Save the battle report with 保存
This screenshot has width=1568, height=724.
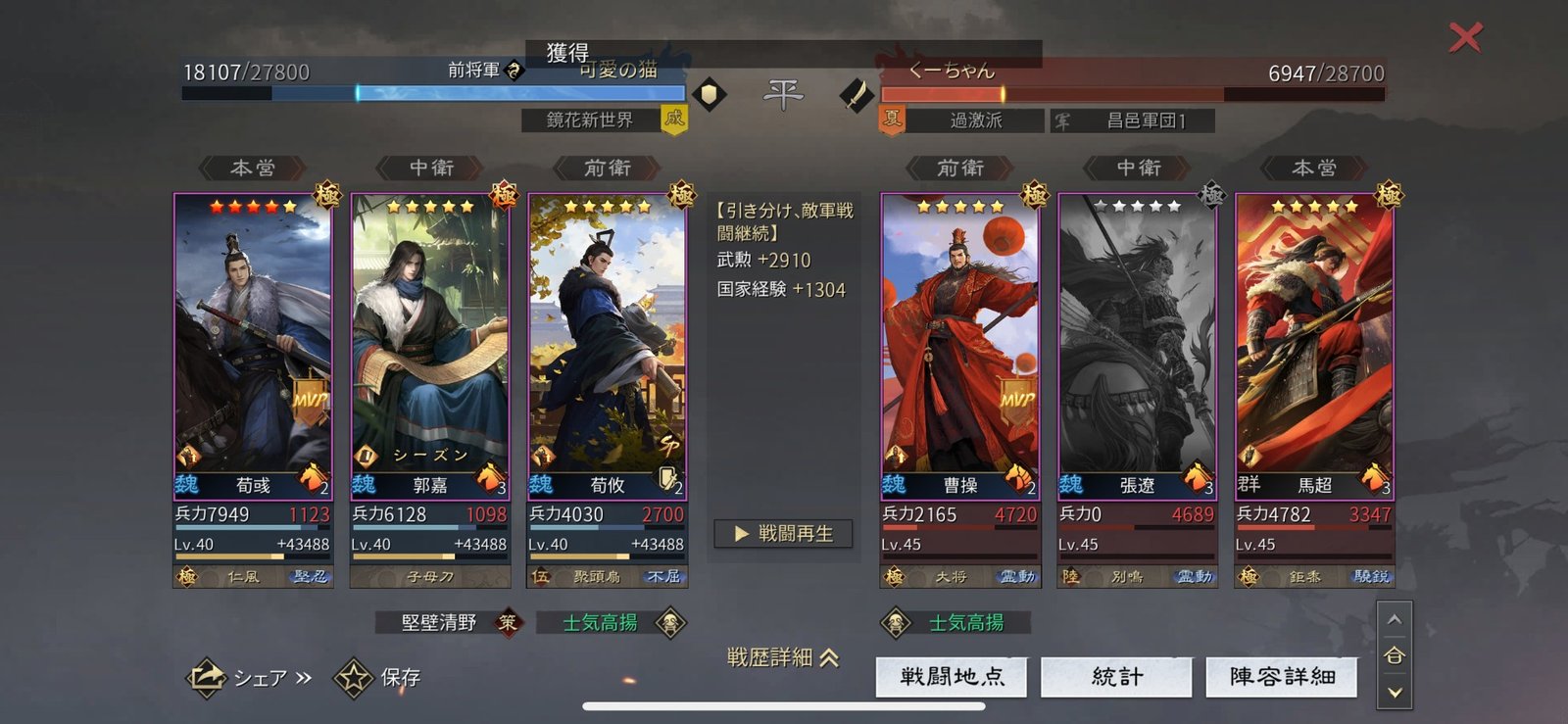[379, 677]
